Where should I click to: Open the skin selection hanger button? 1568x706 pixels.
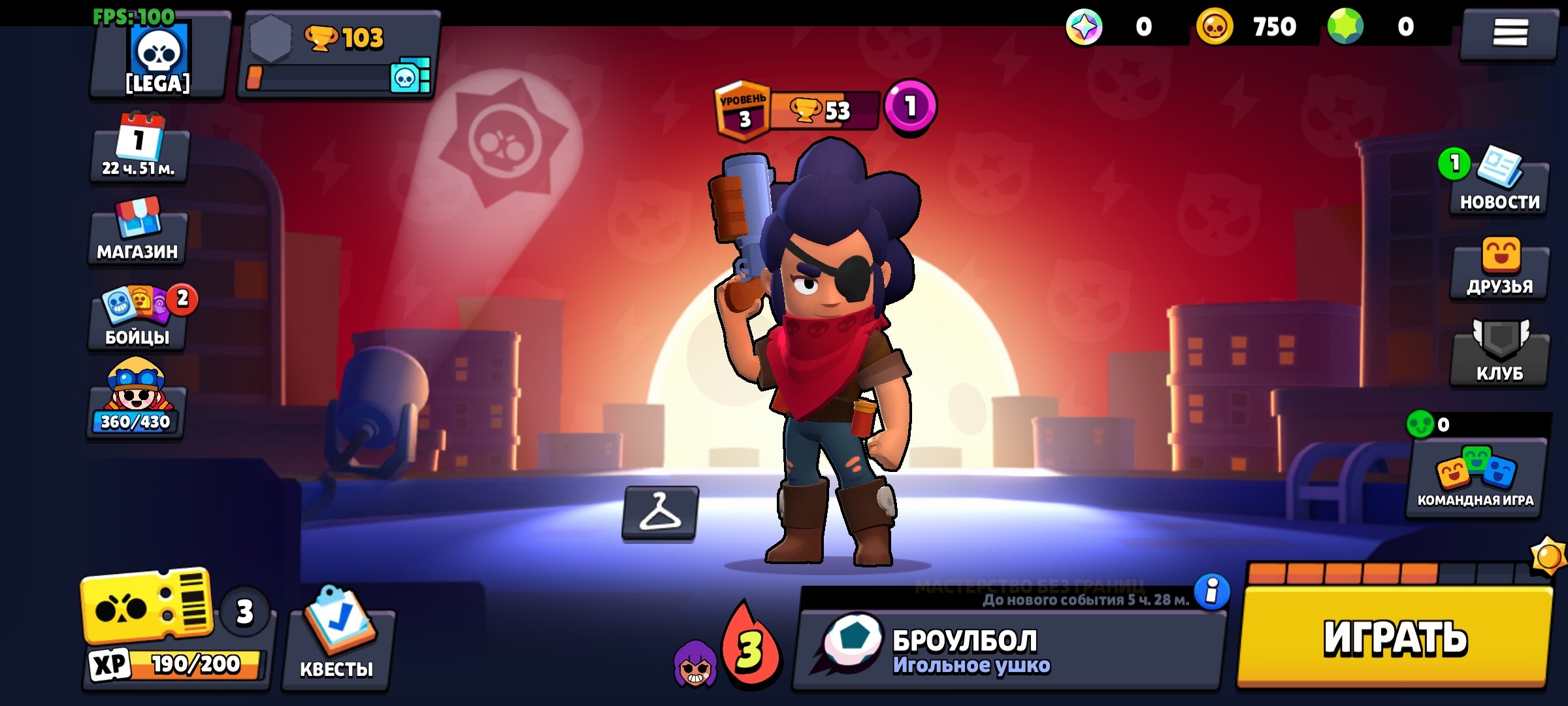(x=660, y=513)
